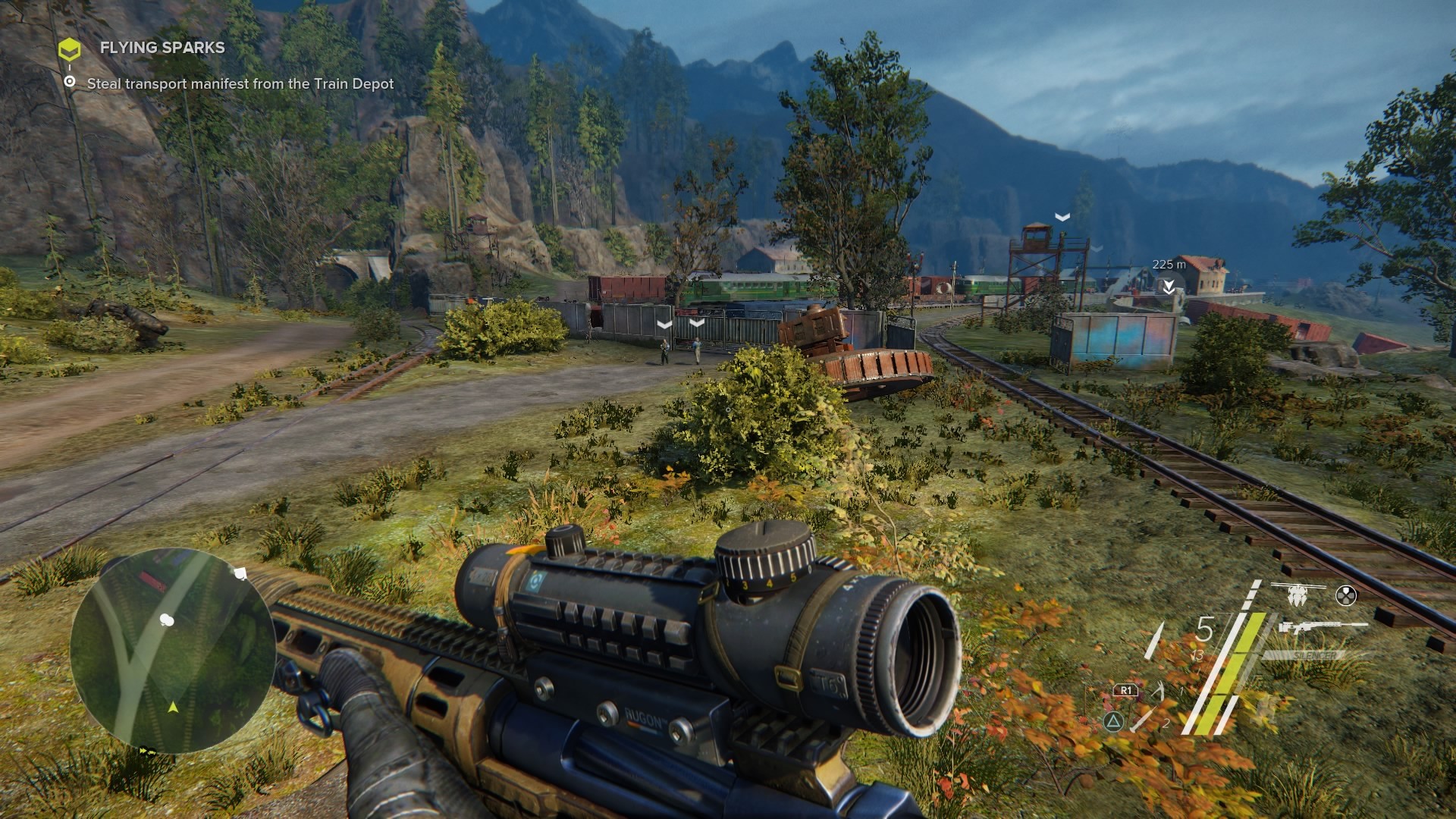Viewport: 1456px width, 819px height.
Task: Click the yellow player arrow on minimap
Action: click(x=173, y=708)
